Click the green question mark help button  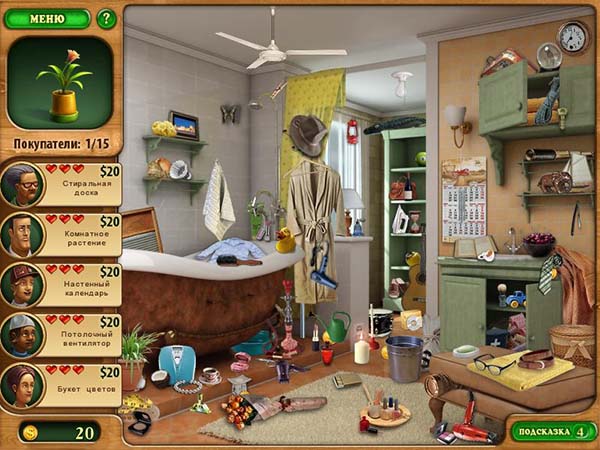point(106,18)
